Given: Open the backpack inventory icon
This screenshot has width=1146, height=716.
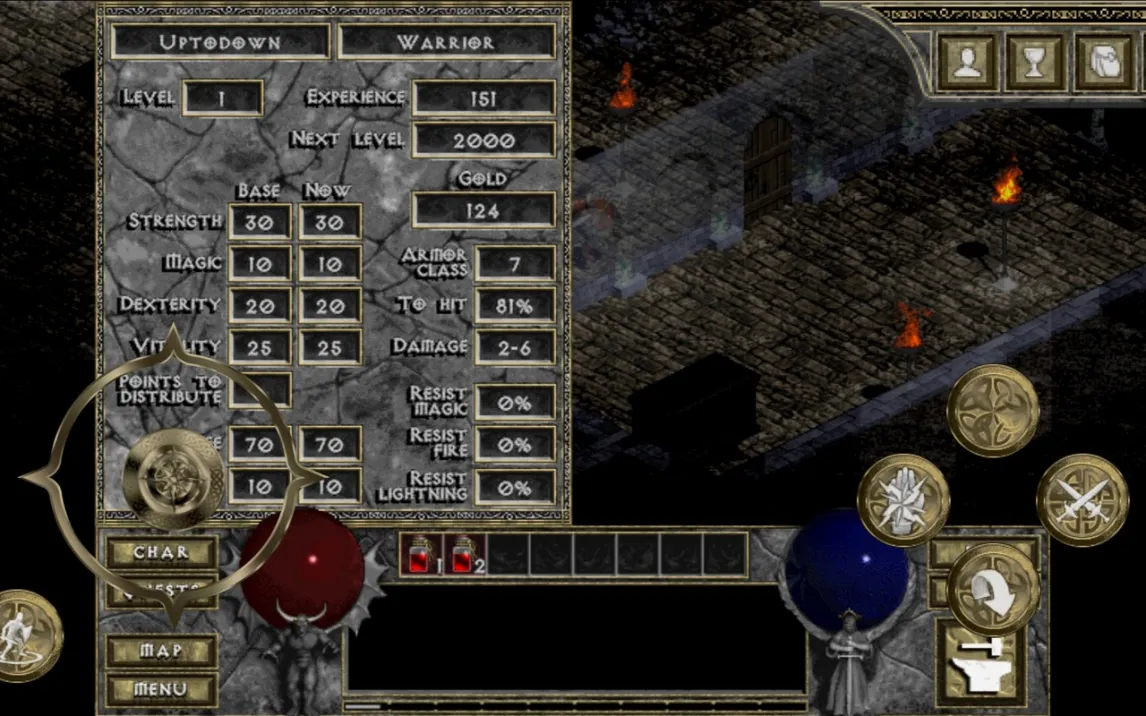Looking at the screenshot, I should click(1105, 62).
